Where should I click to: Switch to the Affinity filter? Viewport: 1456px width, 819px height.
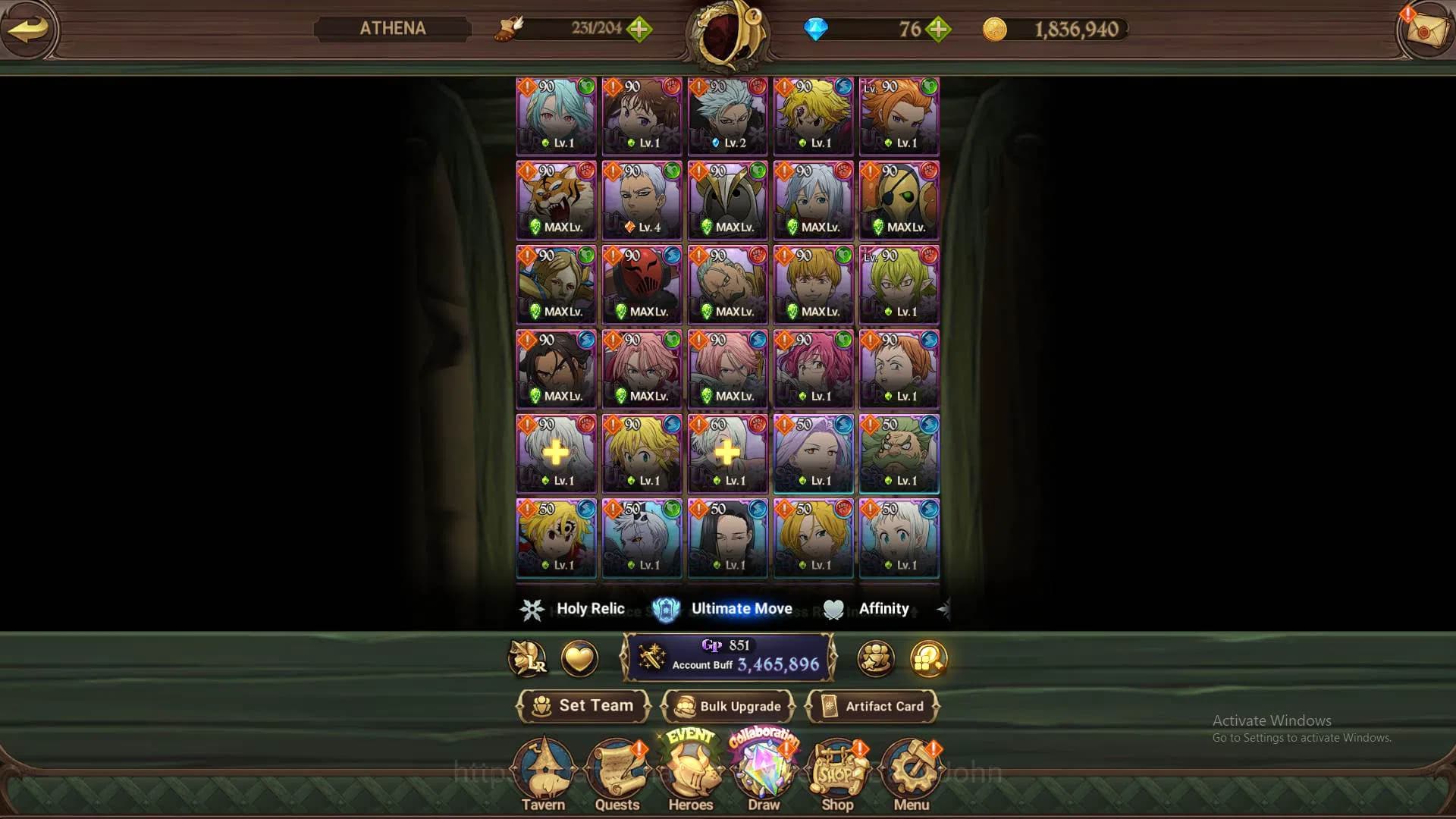pyautogui.click(x=868, y=609)
